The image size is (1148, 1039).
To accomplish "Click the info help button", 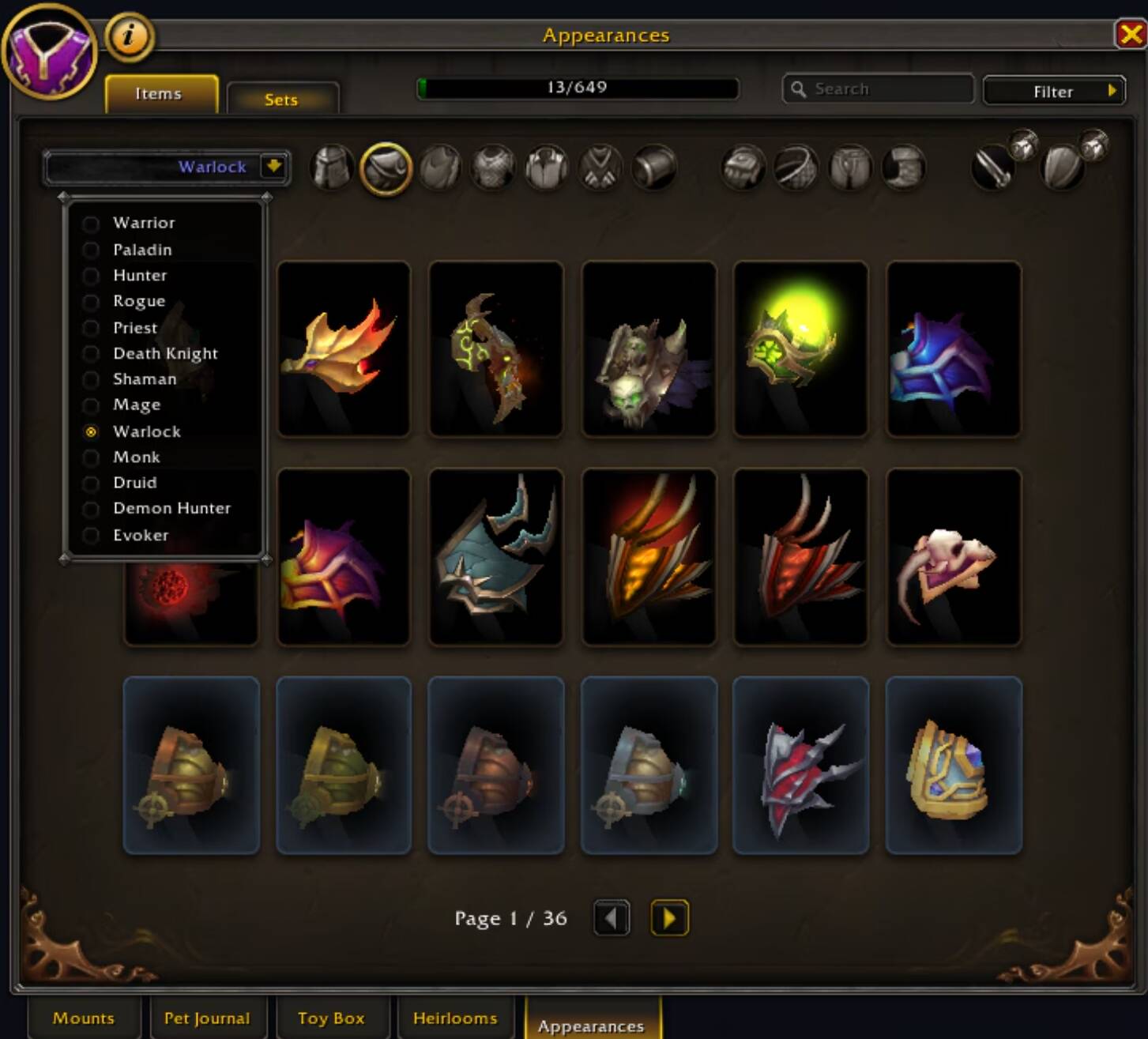I will tap(129, 37).
